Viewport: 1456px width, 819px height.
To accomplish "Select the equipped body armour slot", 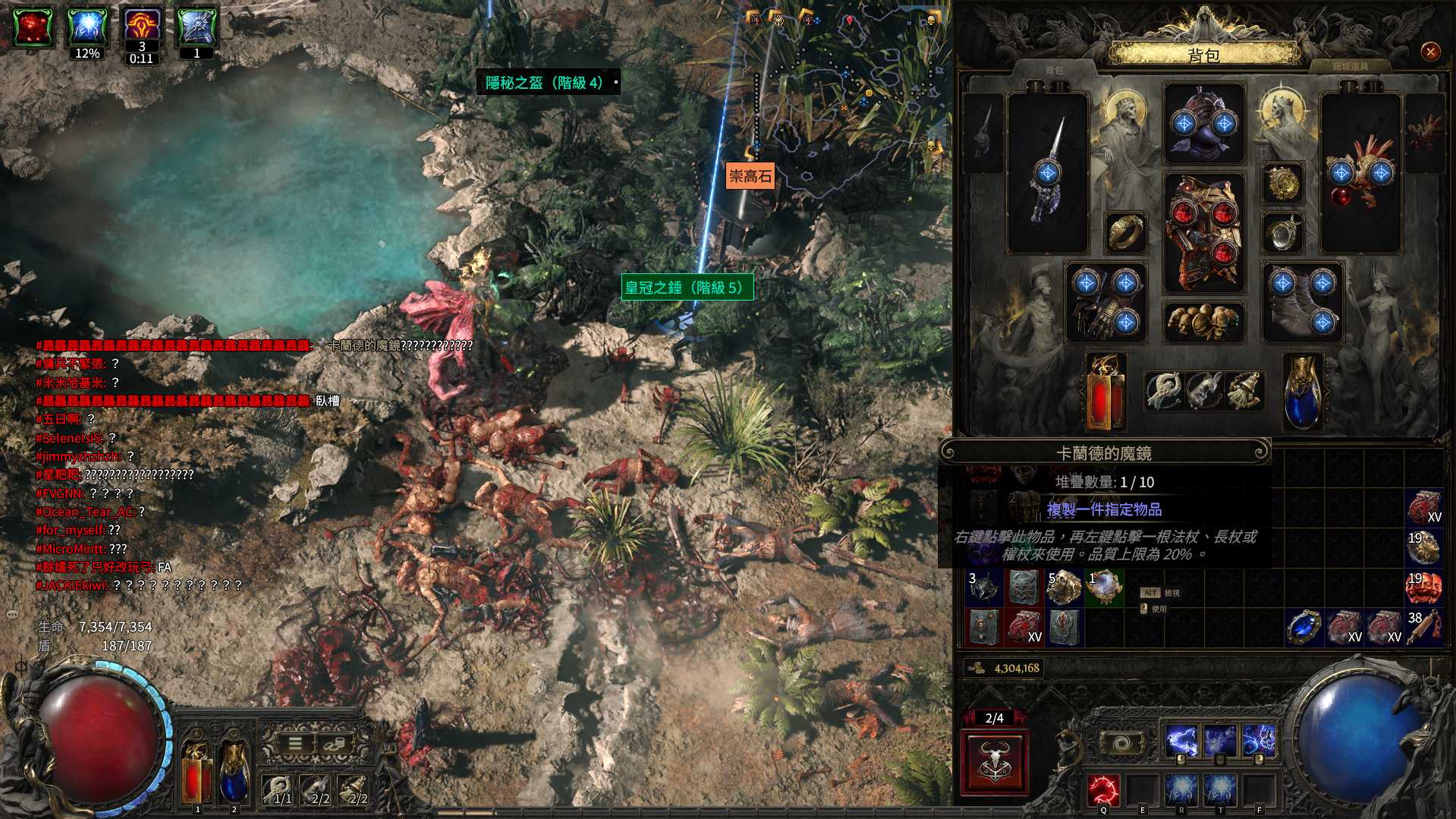I will (1204, 233).
